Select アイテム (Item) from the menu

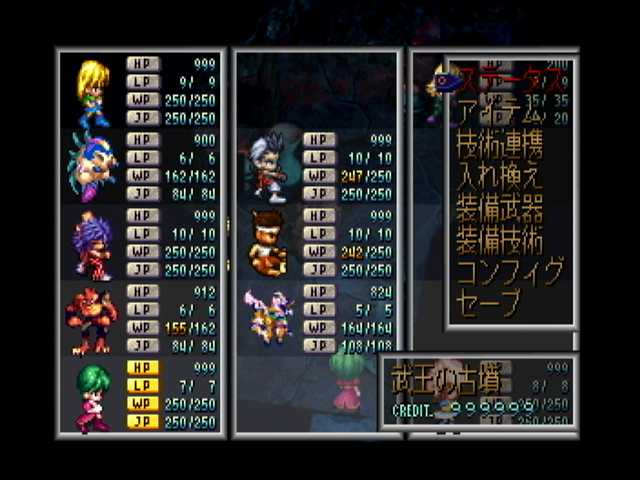(497, 111)
